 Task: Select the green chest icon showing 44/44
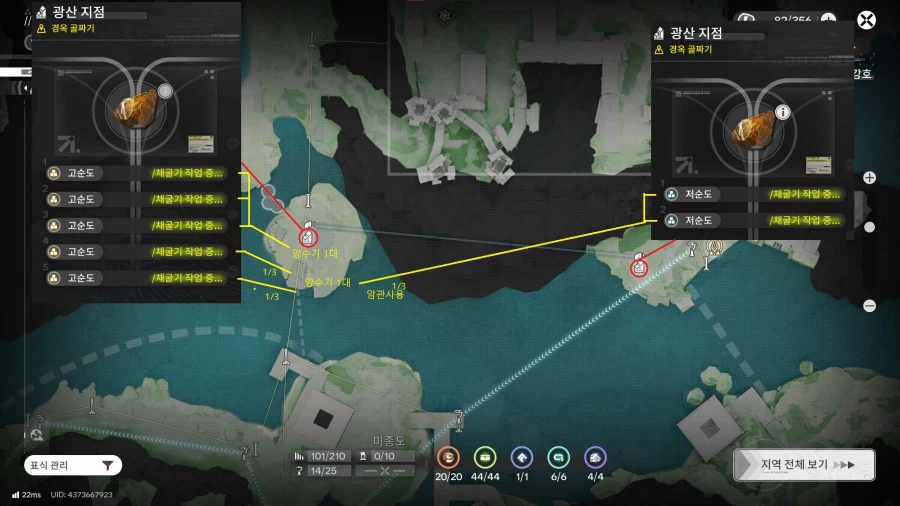pyautogui.click(x=485, y=457)
